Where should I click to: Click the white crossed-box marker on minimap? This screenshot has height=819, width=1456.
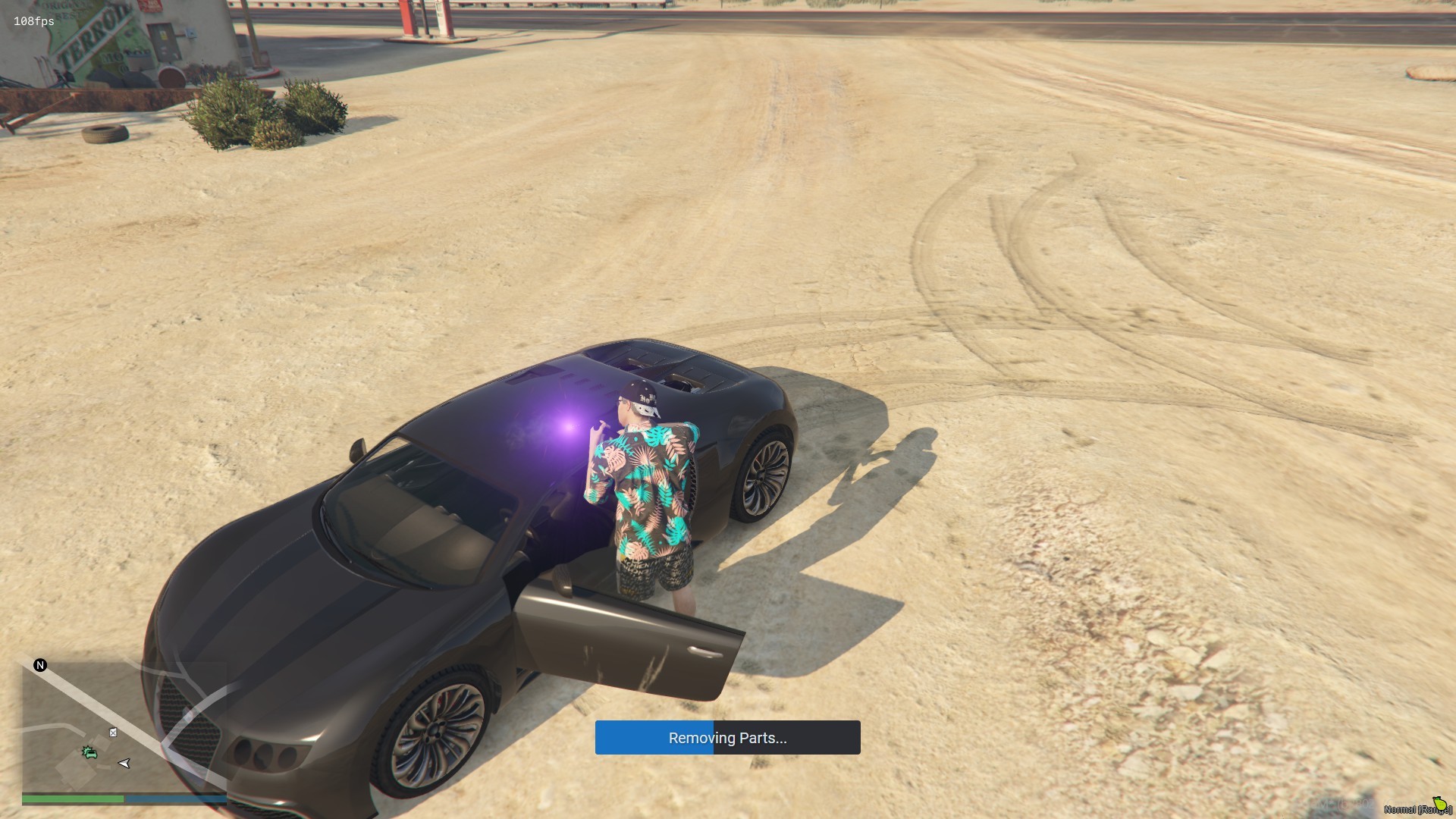pos(113,733)
